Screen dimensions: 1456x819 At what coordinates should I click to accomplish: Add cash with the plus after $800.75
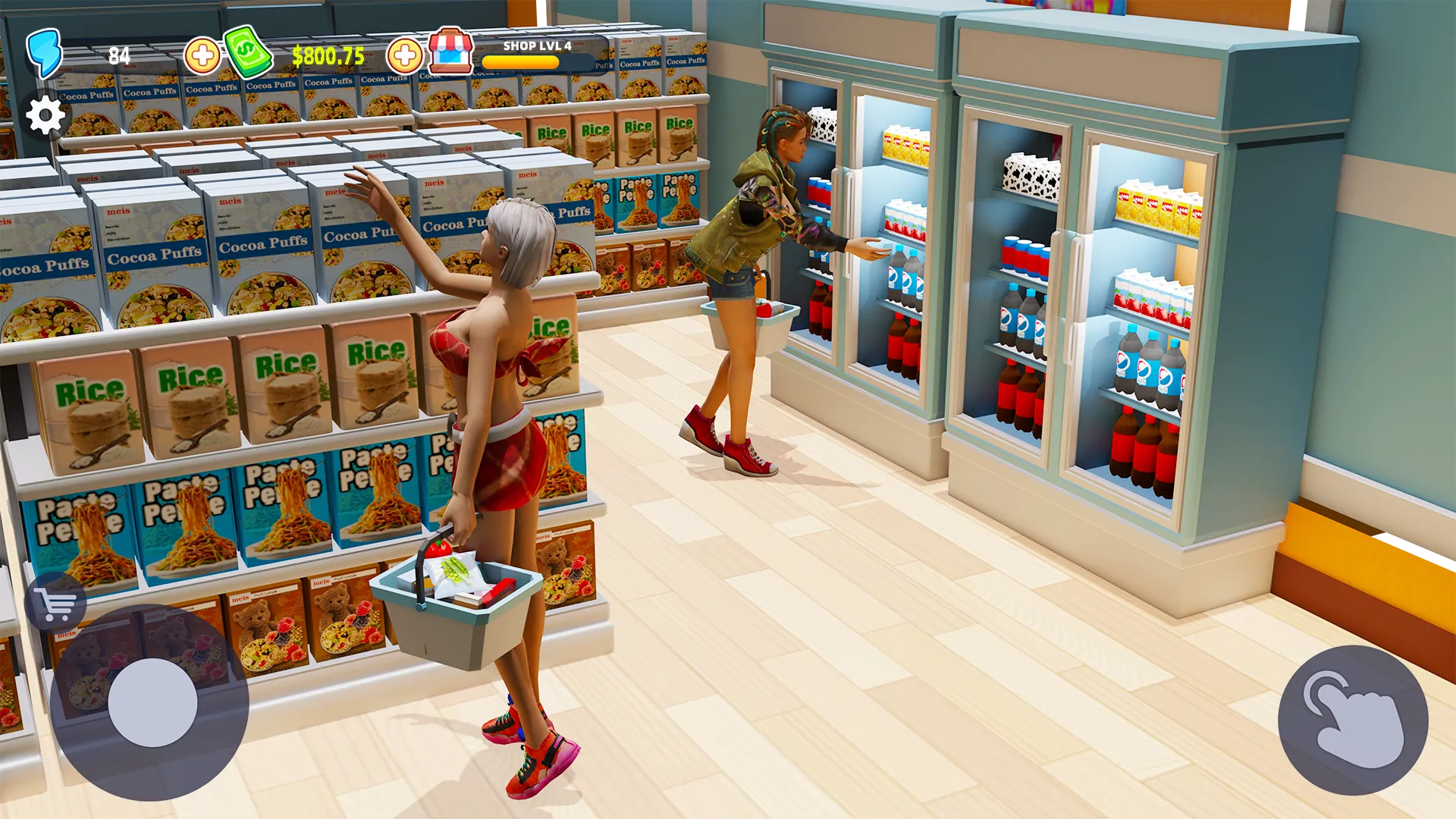pyautogui.click(x=404, y=55)
